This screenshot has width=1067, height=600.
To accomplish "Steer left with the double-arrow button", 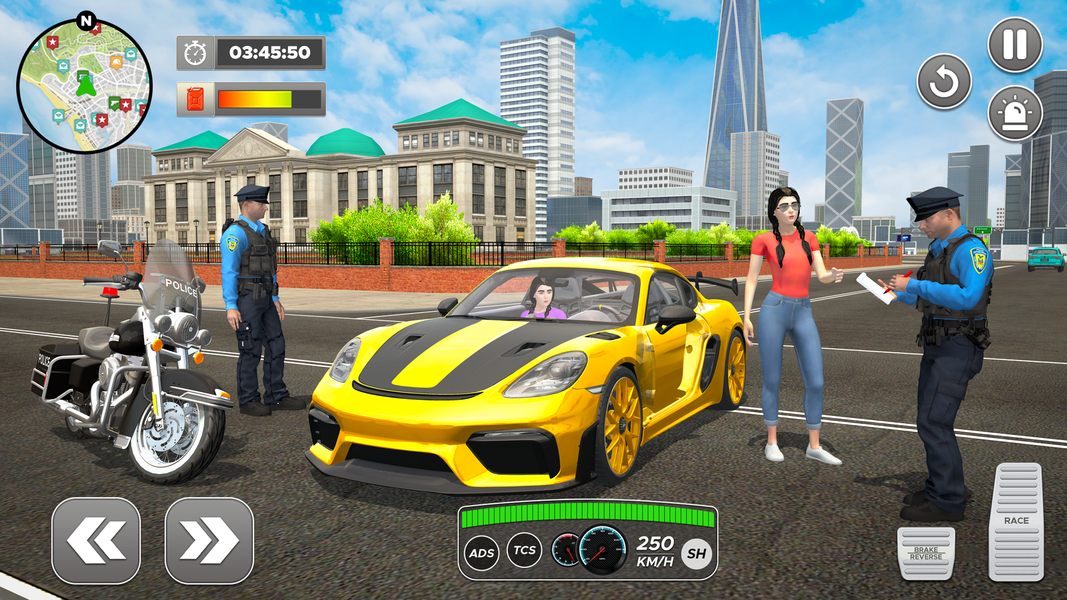I will point(96,541).
